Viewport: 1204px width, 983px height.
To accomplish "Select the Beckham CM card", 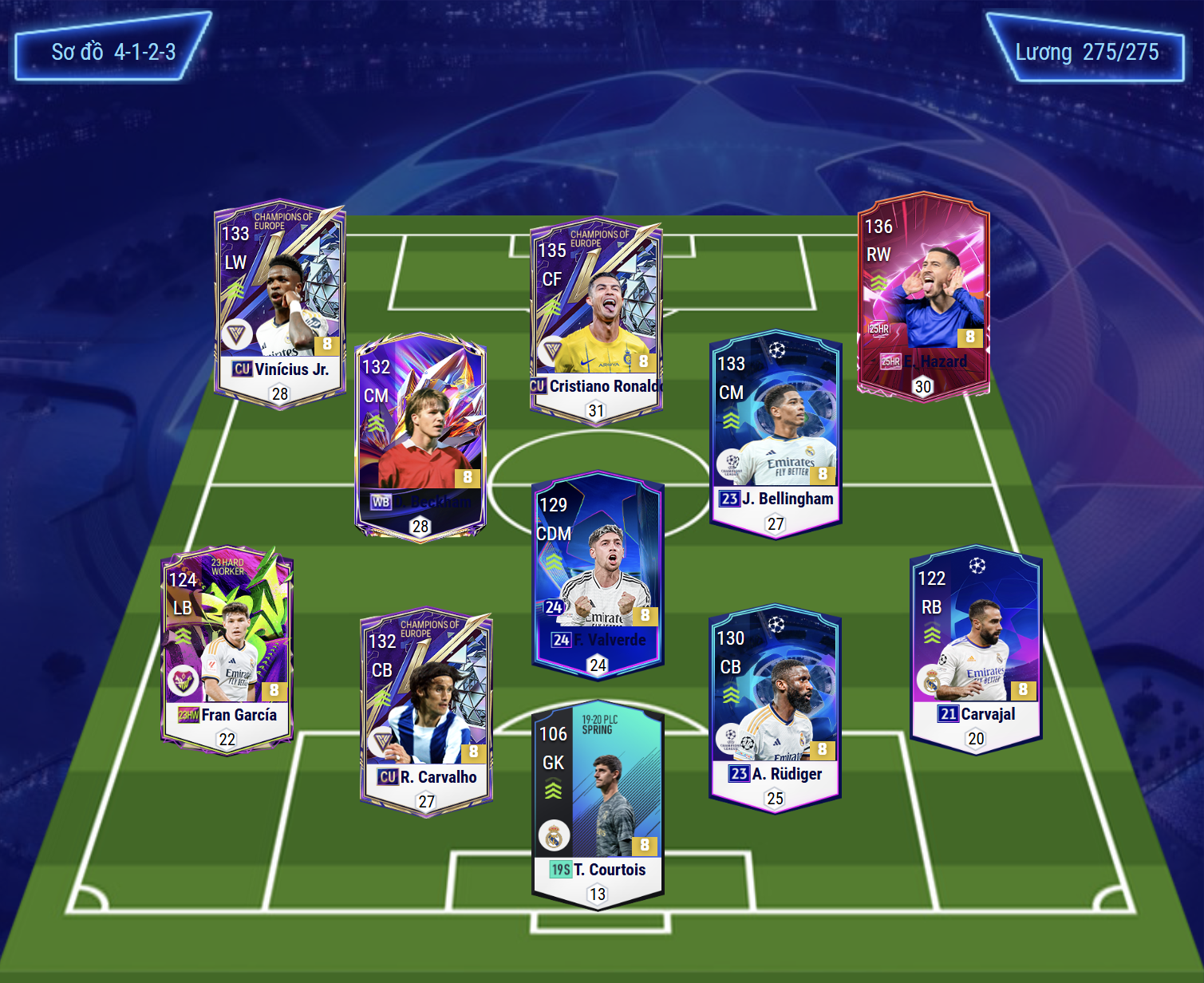I will (x=420, y=436).
